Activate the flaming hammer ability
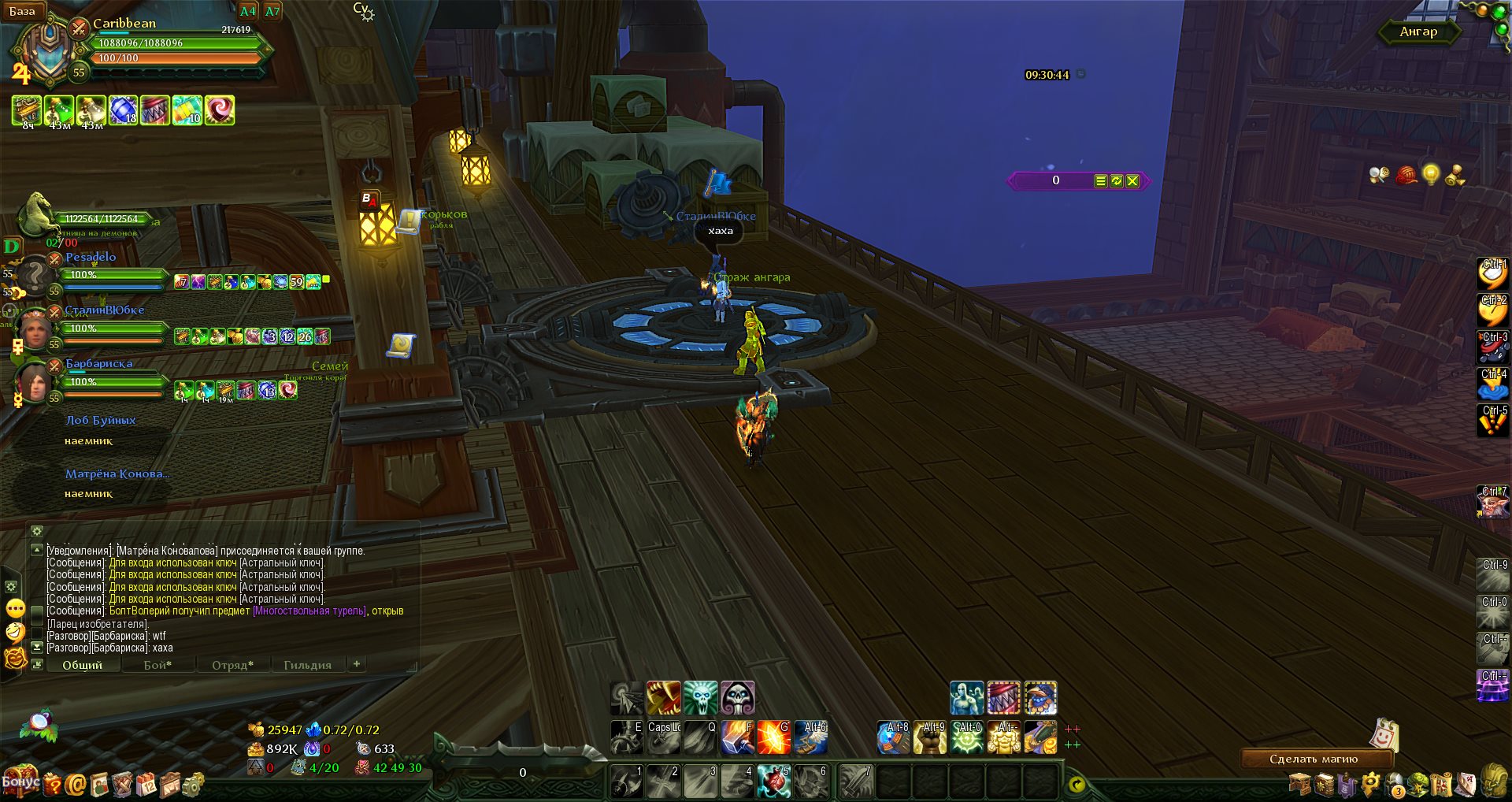The width and height of the screenshot is (1512, 802). [x=737, y=738]
